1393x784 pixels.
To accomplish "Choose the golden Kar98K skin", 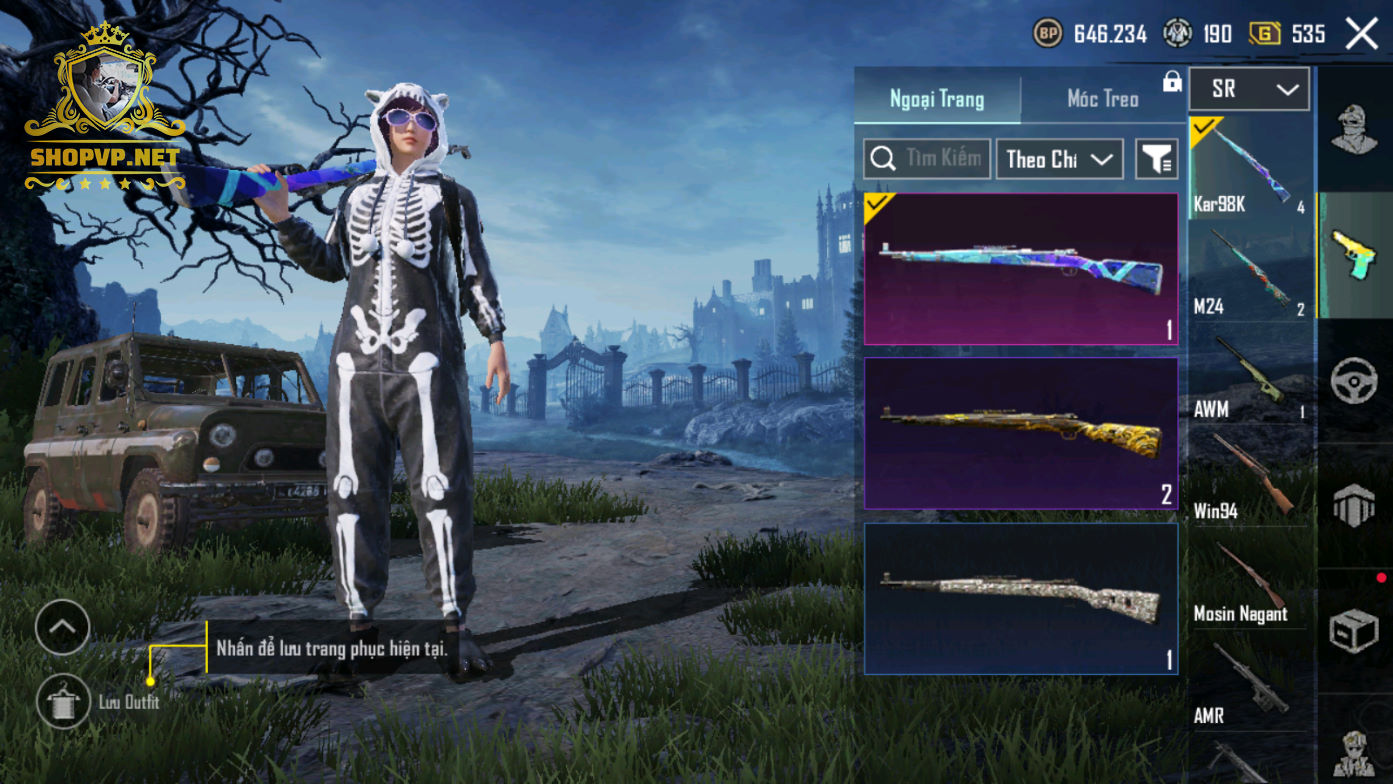I will pyautogui.click(x=1021, y=433).
